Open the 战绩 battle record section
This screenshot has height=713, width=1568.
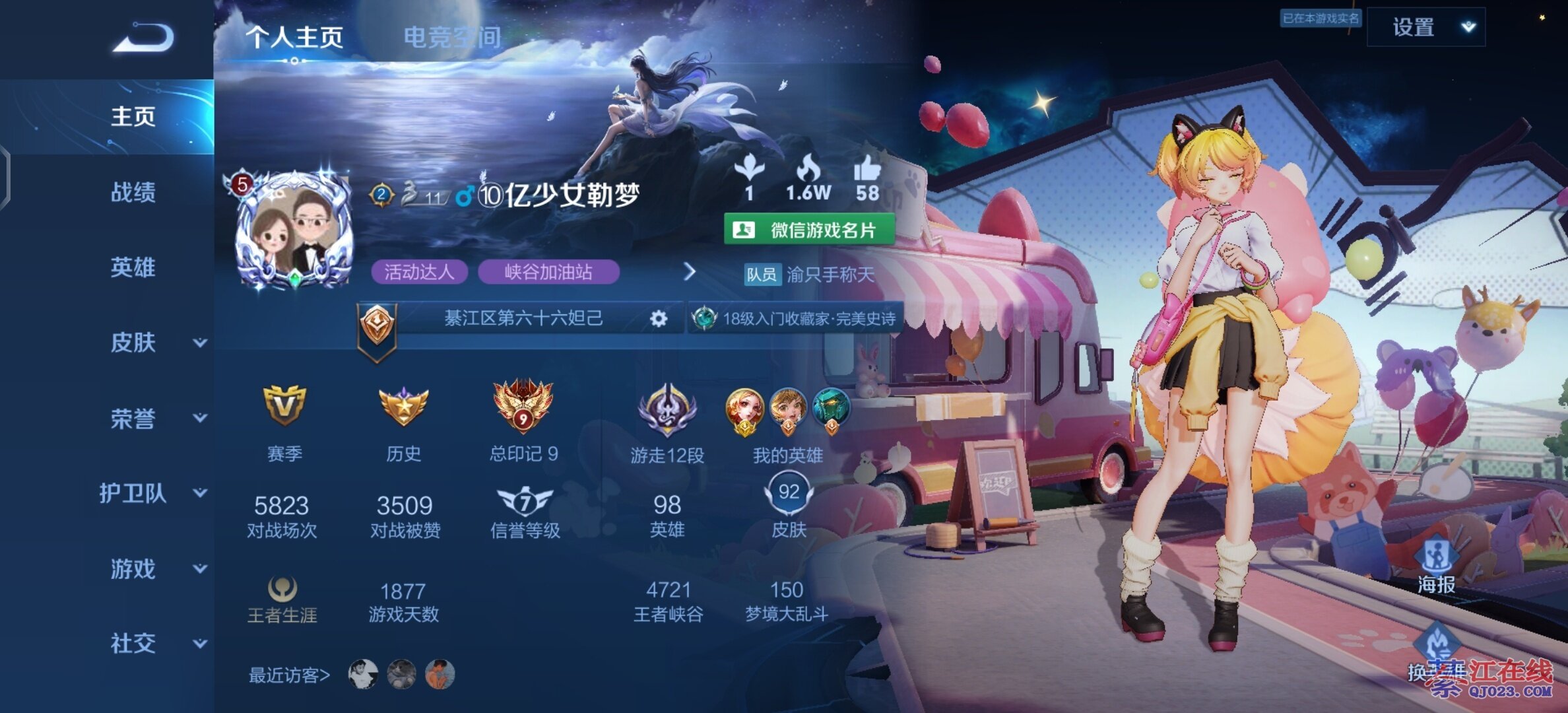[x=133, y=192]
